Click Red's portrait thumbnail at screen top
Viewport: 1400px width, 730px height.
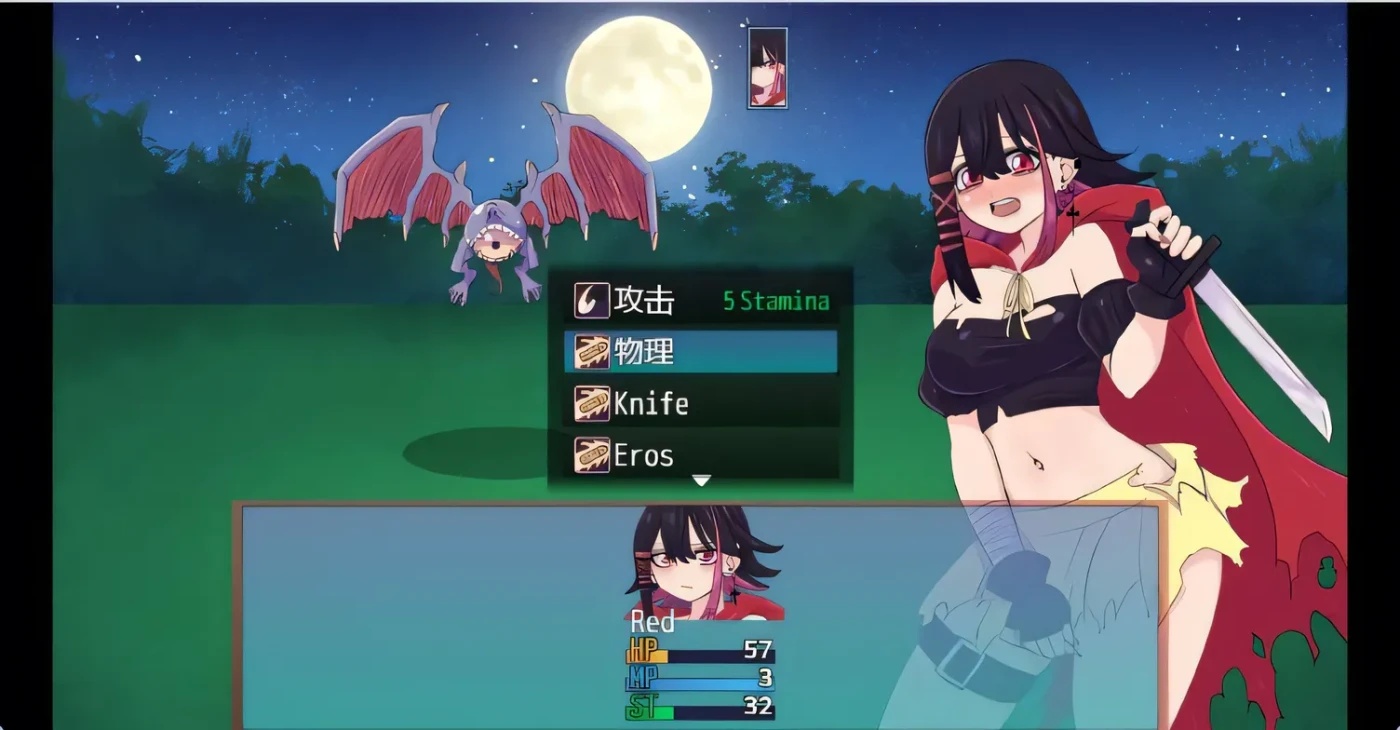[766, 68]
